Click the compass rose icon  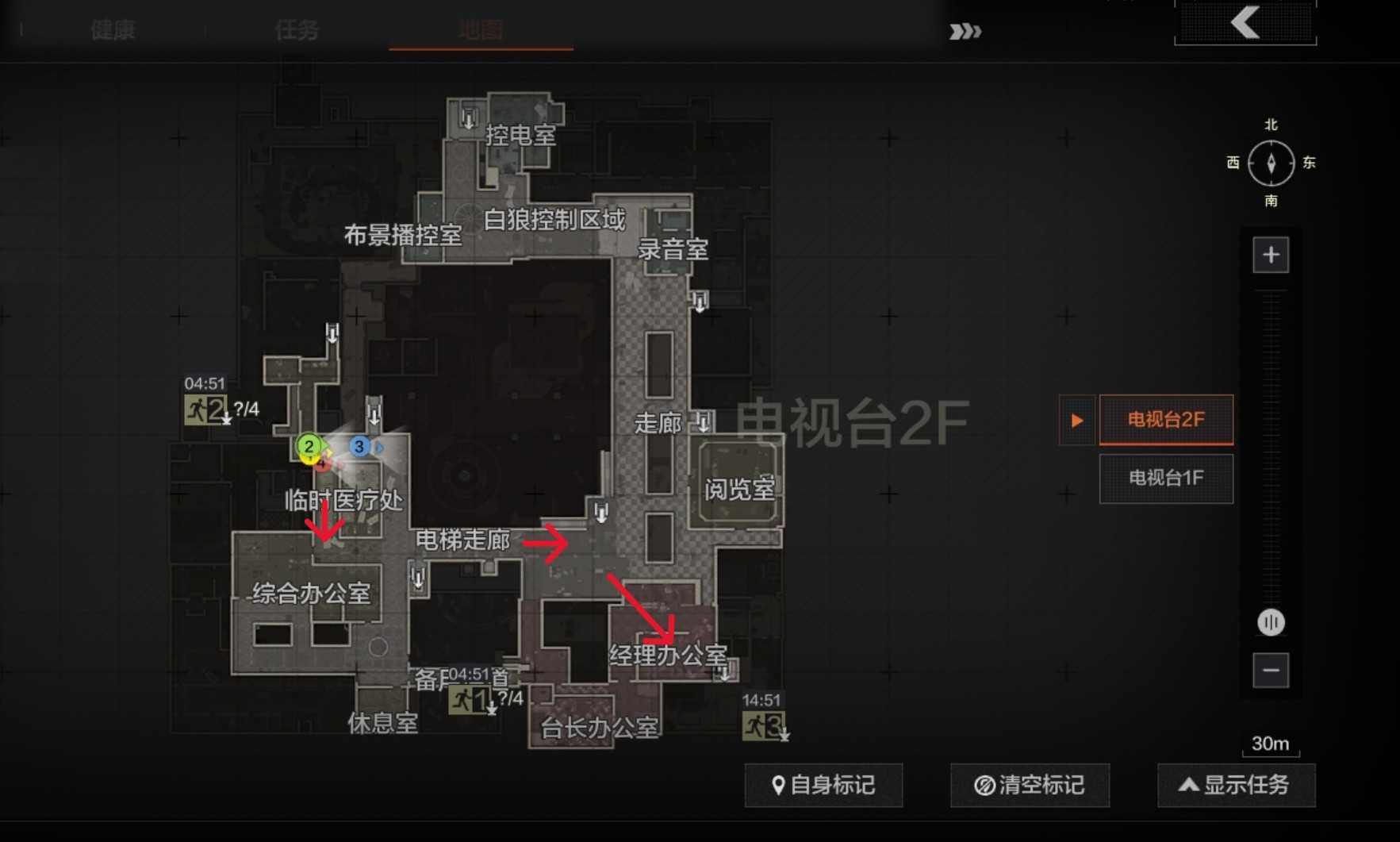[x=1271, y=163]
